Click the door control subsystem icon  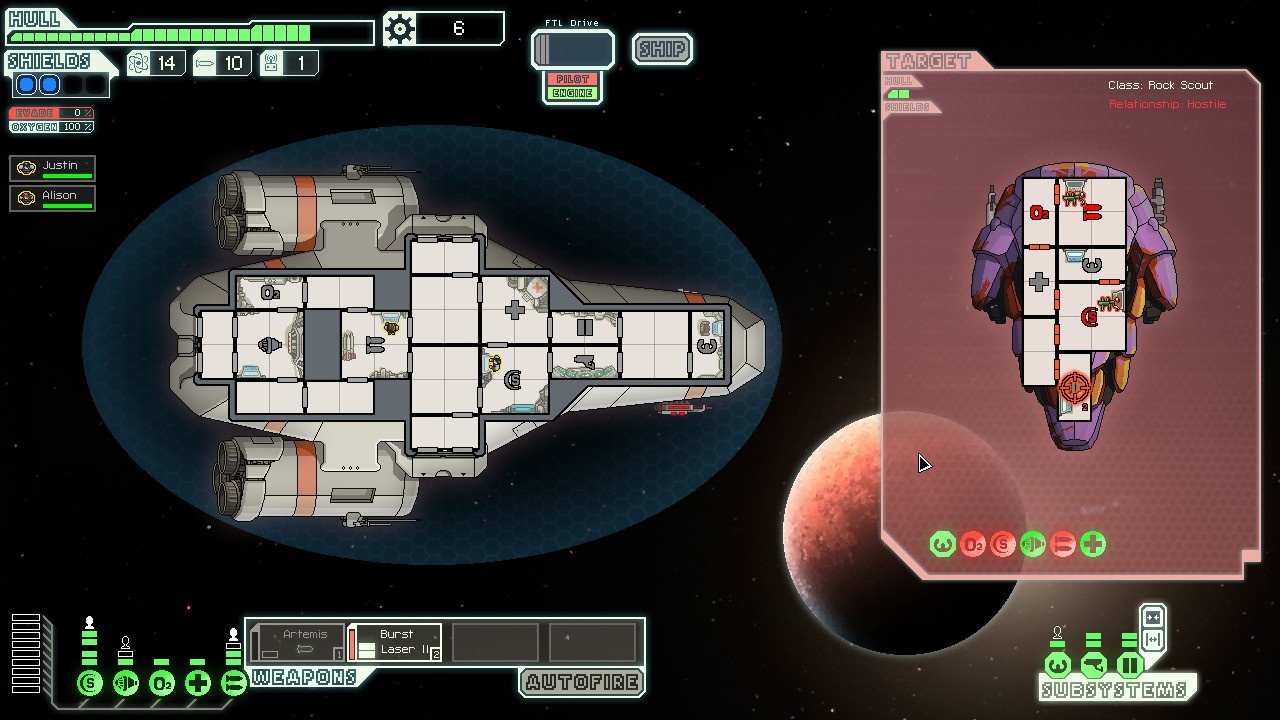pyautogui.click(x=1130, y=665)
